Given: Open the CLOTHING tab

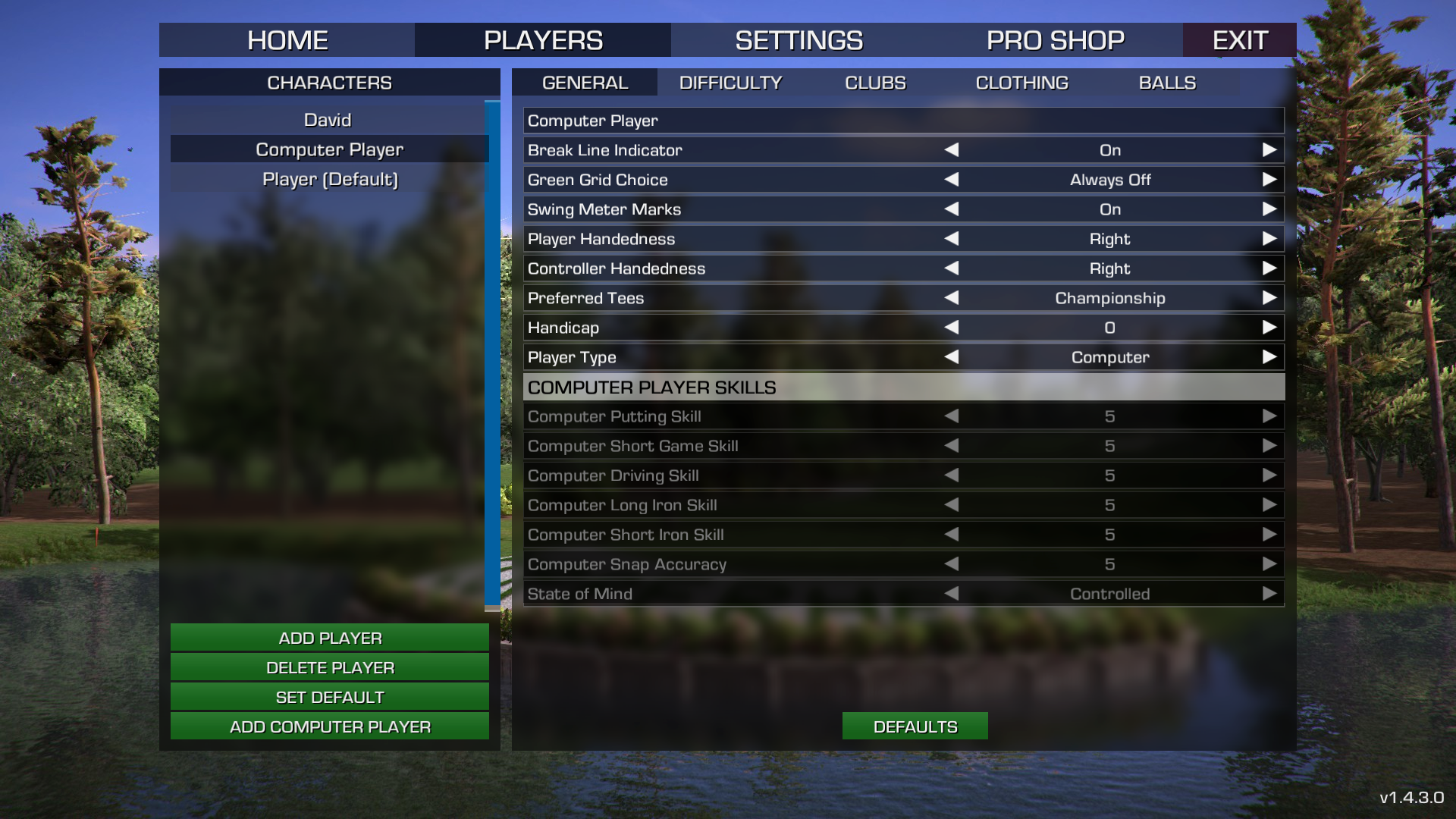Looking at the screenshot, I should [x=1021, y=83].
